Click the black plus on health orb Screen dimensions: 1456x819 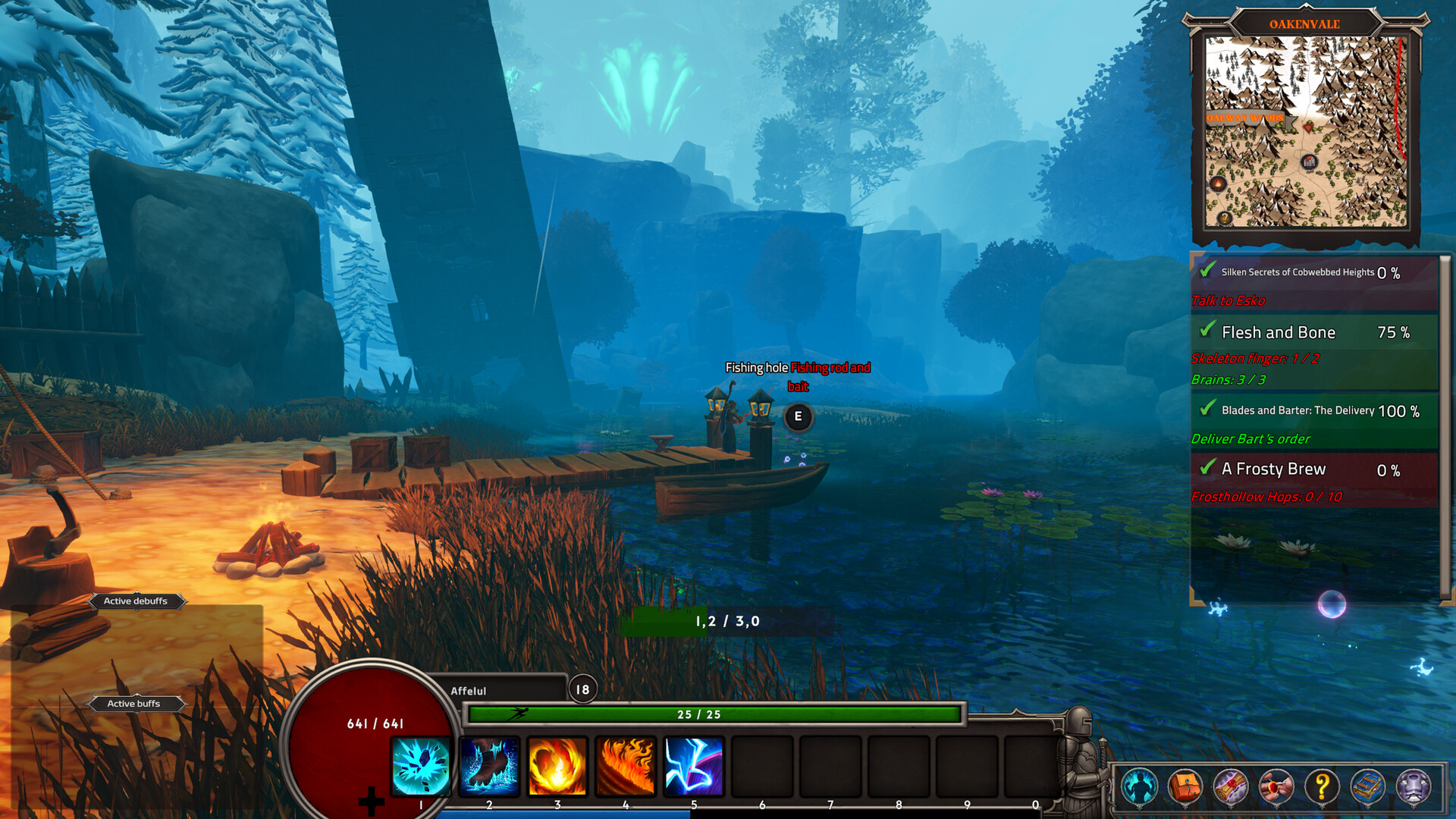coord(372,801)
